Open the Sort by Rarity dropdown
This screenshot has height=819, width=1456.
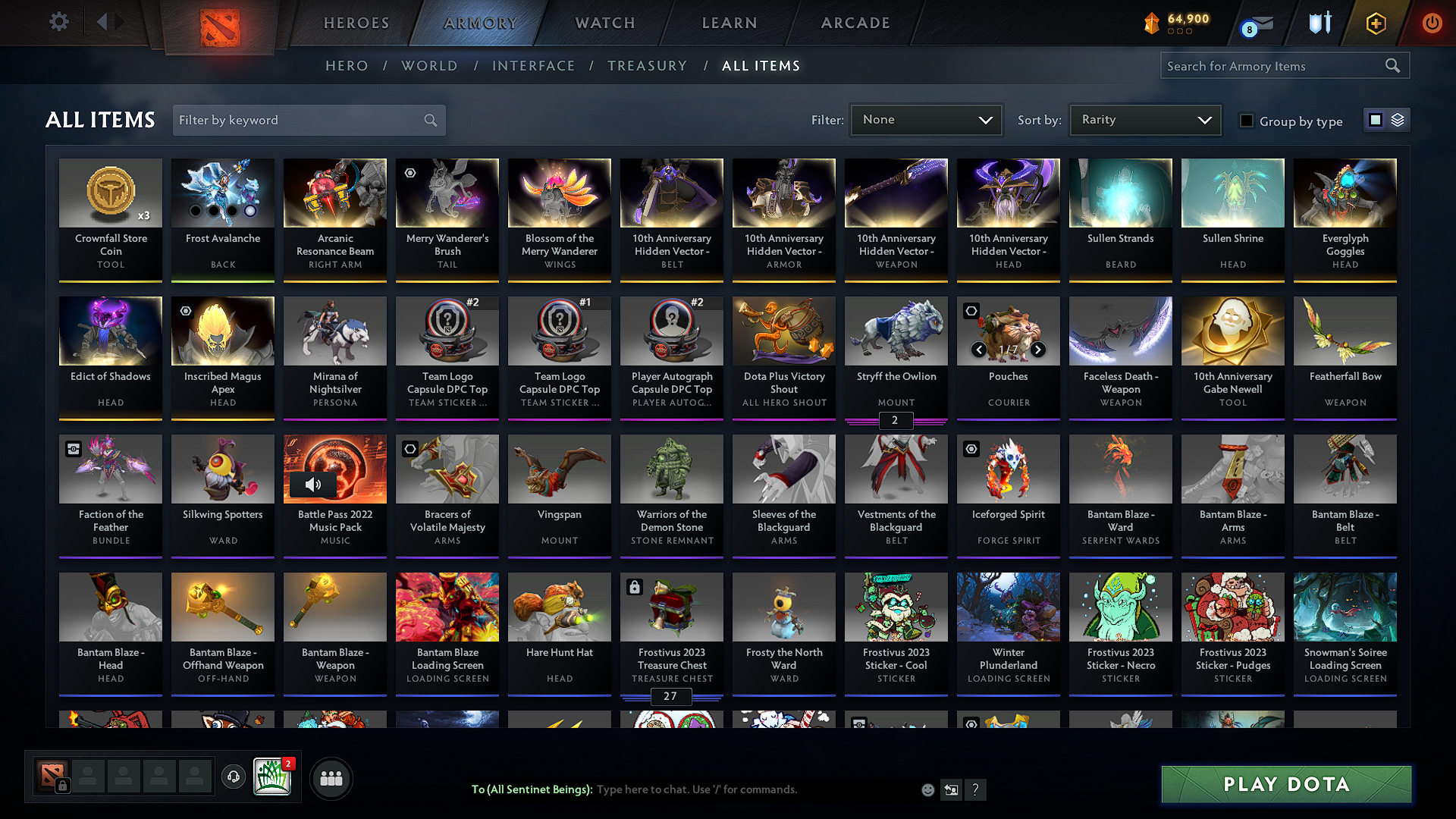tap(1144, 119)
